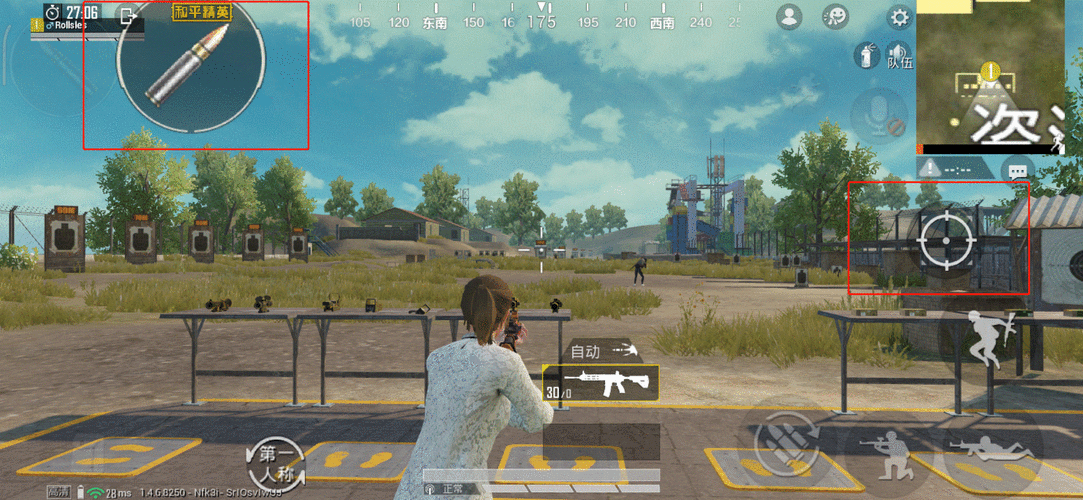This screenshot has width=1083, height=500.
Task: Click the warning triangle alert button
Action: click(x=932, y=169)
